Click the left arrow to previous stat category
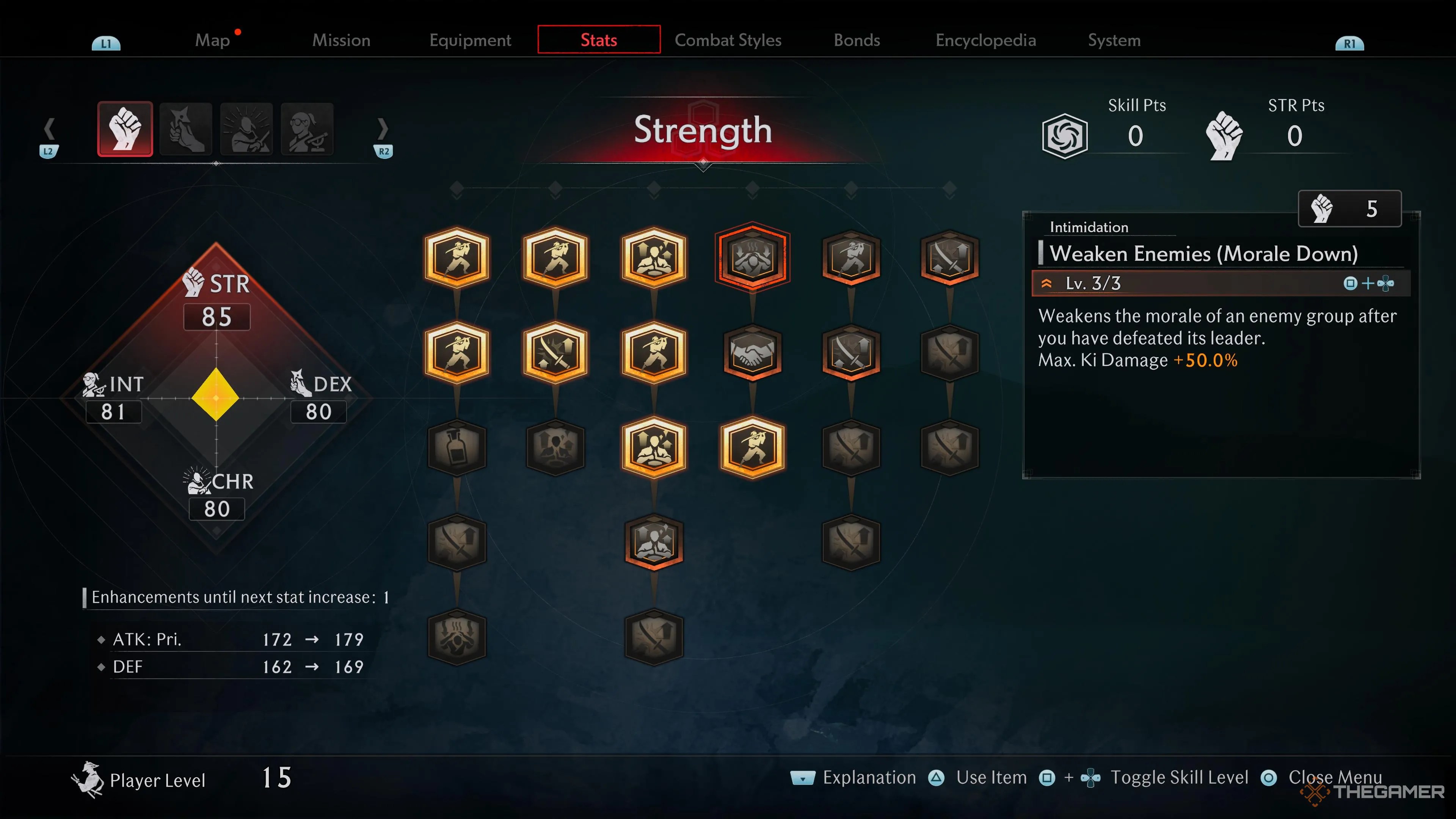Image resolution: width=1456 pixels, height=819 pixels. tap(50, 129)
